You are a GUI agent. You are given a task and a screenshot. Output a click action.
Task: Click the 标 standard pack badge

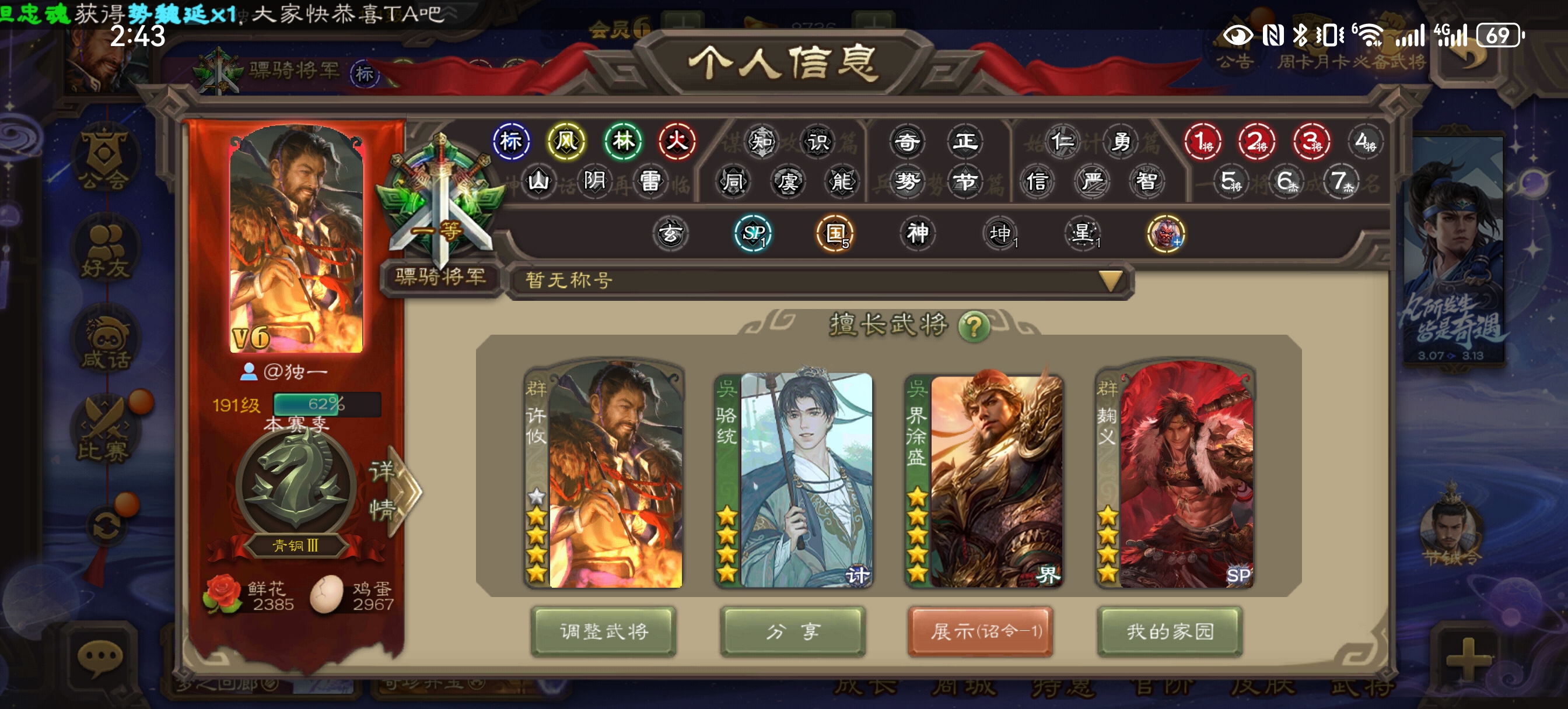[x=510, y=142]
